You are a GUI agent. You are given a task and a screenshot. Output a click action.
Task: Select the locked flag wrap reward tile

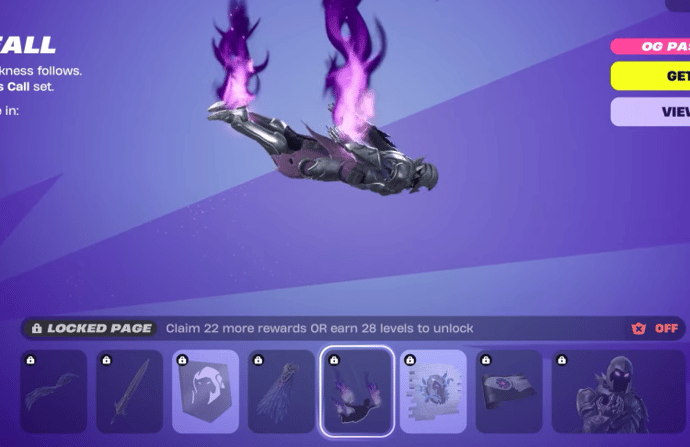508,392
